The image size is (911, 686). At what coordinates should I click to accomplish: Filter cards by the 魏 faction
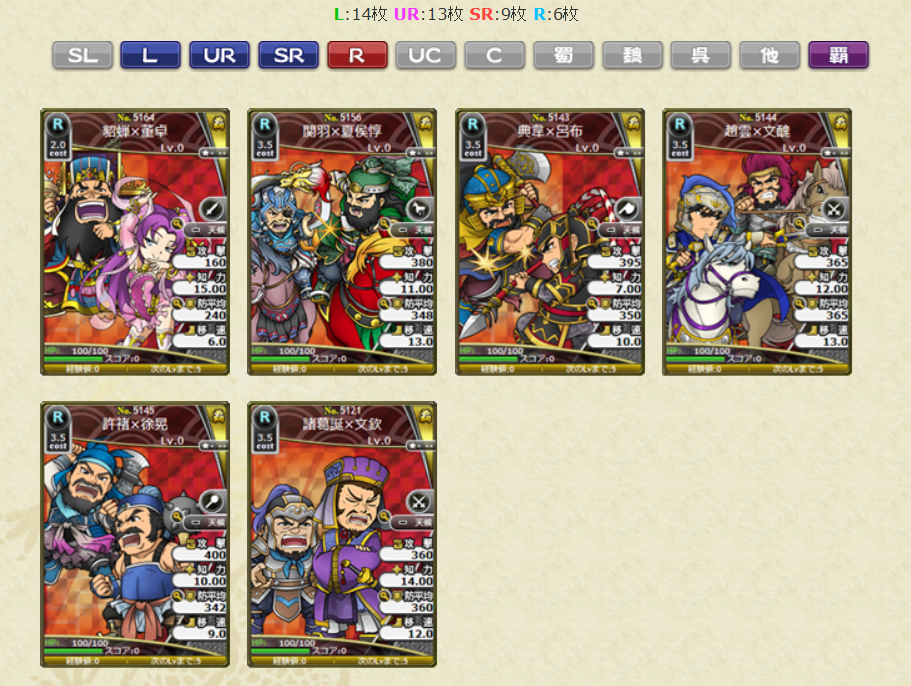point(632,55)
